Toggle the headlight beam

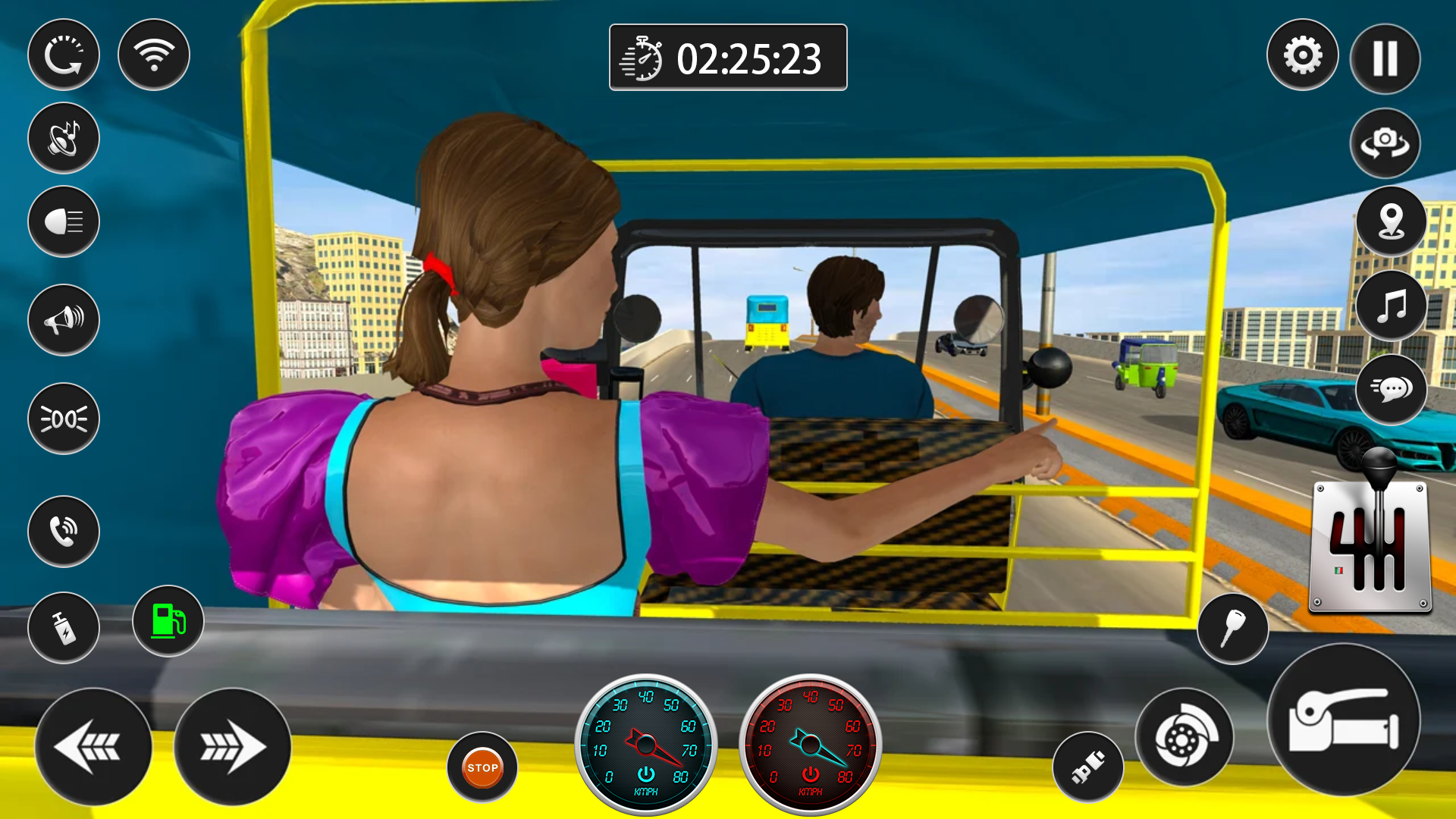[64, 223]
